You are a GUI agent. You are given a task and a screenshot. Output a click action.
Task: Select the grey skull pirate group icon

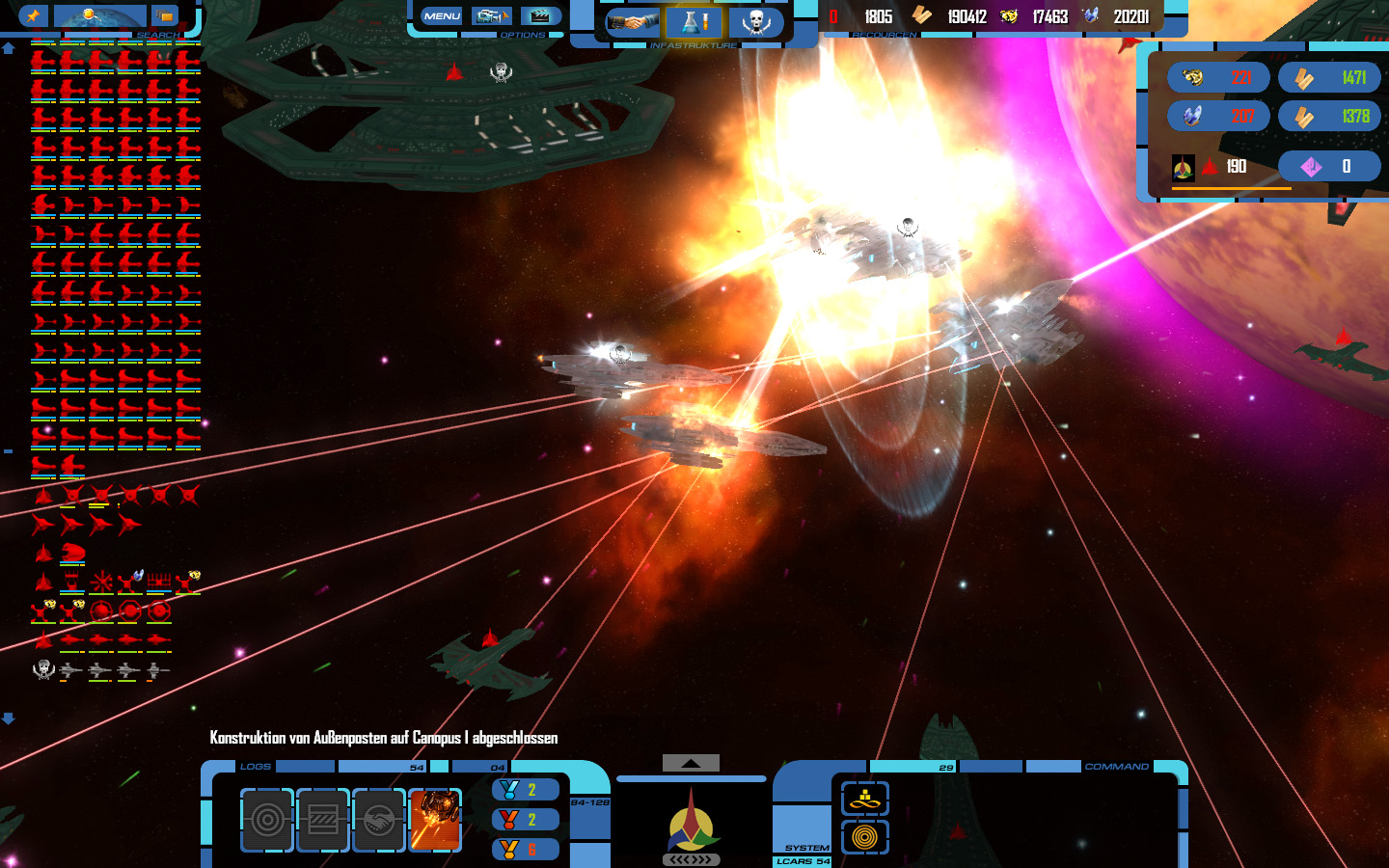(43, 669)
